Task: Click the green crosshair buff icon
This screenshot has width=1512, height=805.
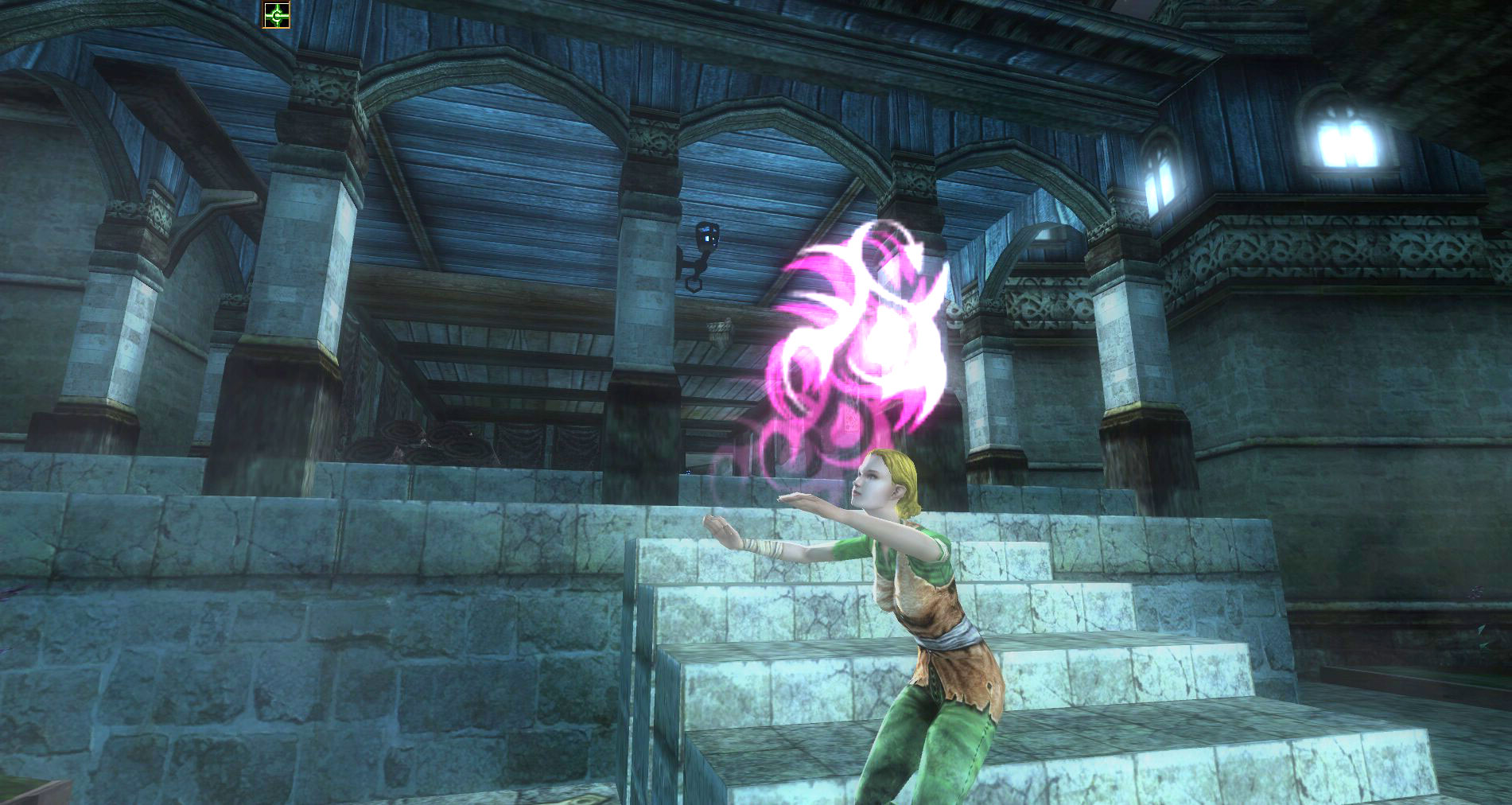Action: [277, 15]
